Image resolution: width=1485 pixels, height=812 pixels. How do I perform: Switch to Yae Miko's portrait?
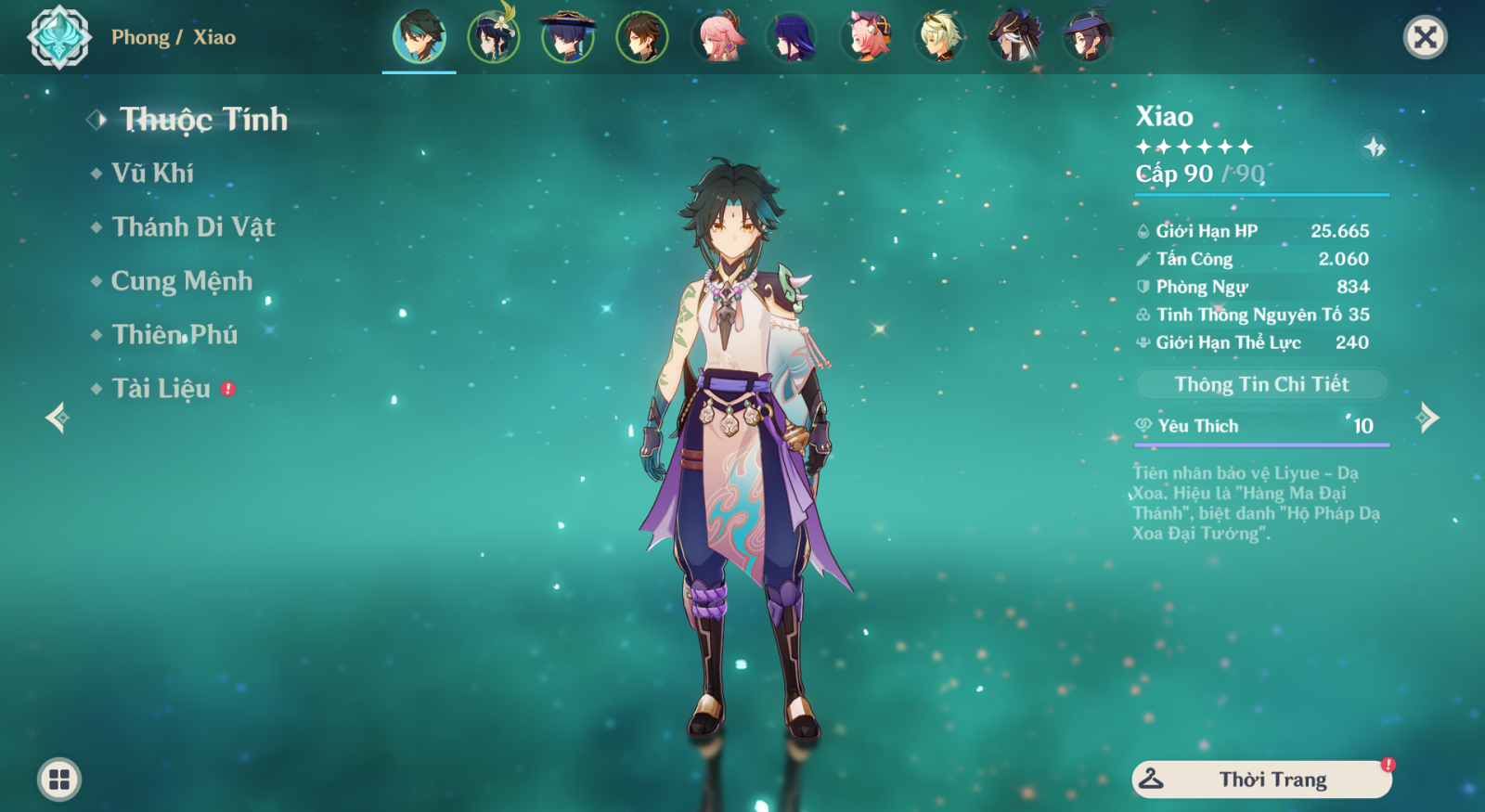[x=717, y=37]
